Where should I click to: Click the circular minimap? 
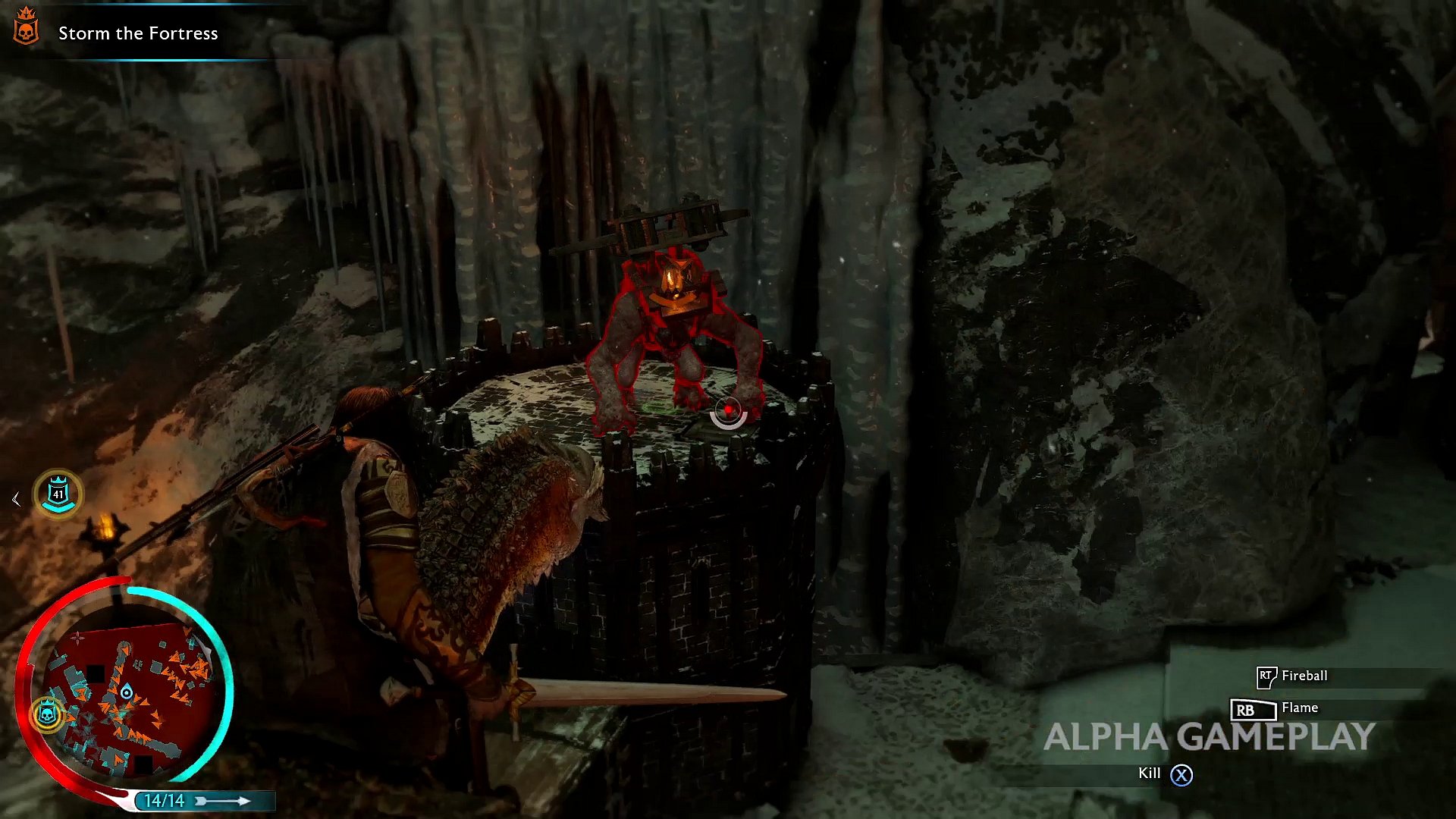126,692
